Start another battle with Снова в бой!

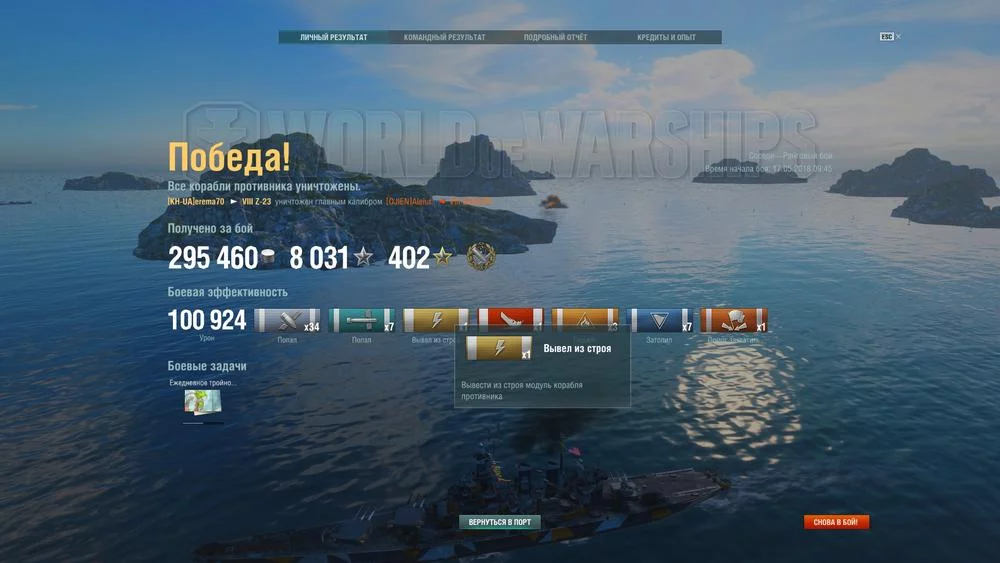(x=836, y=522)
